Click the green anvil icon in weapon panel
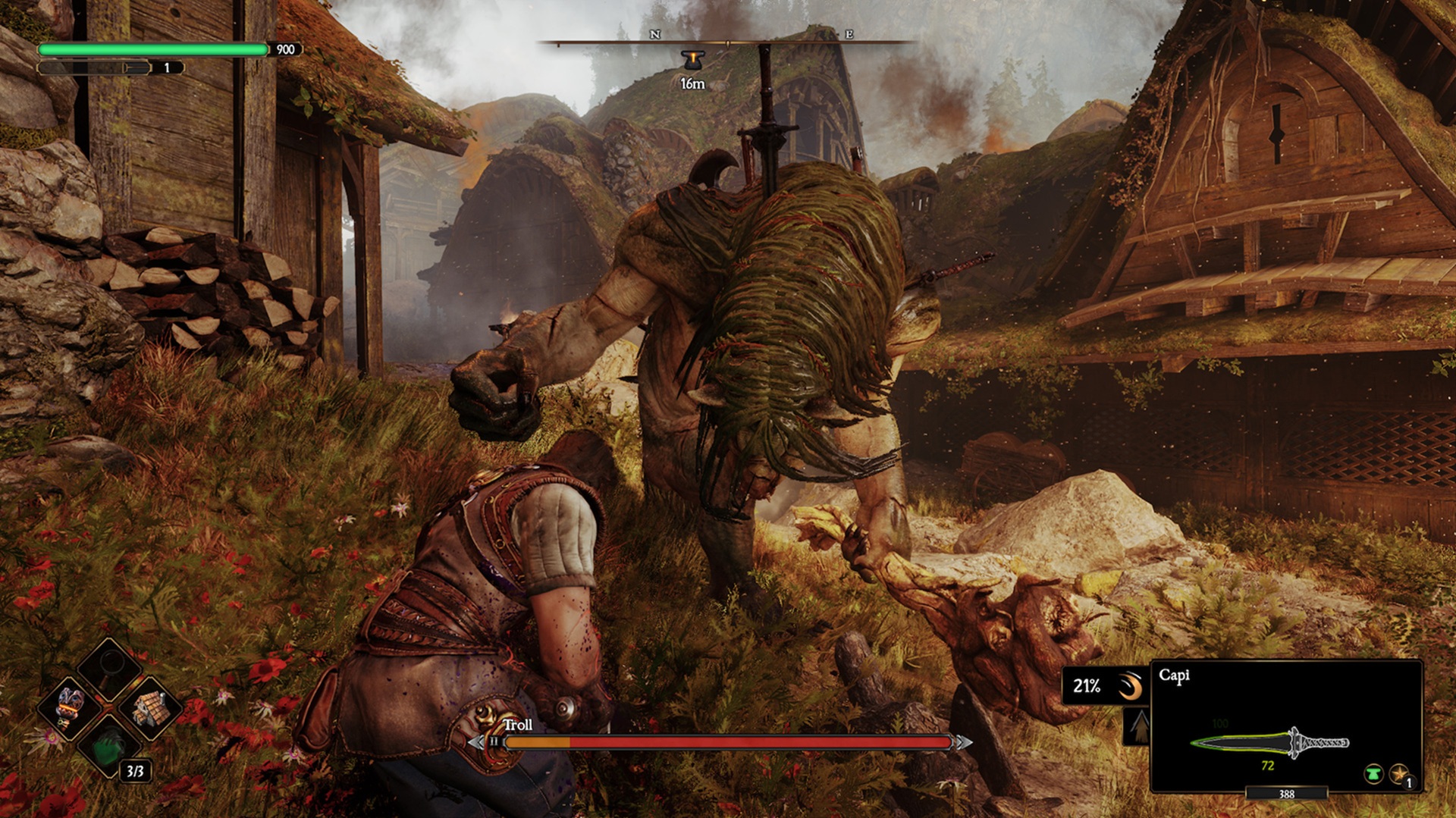Image resolution: width=1456 pixels, height=818 pixels. (1373, 774)
